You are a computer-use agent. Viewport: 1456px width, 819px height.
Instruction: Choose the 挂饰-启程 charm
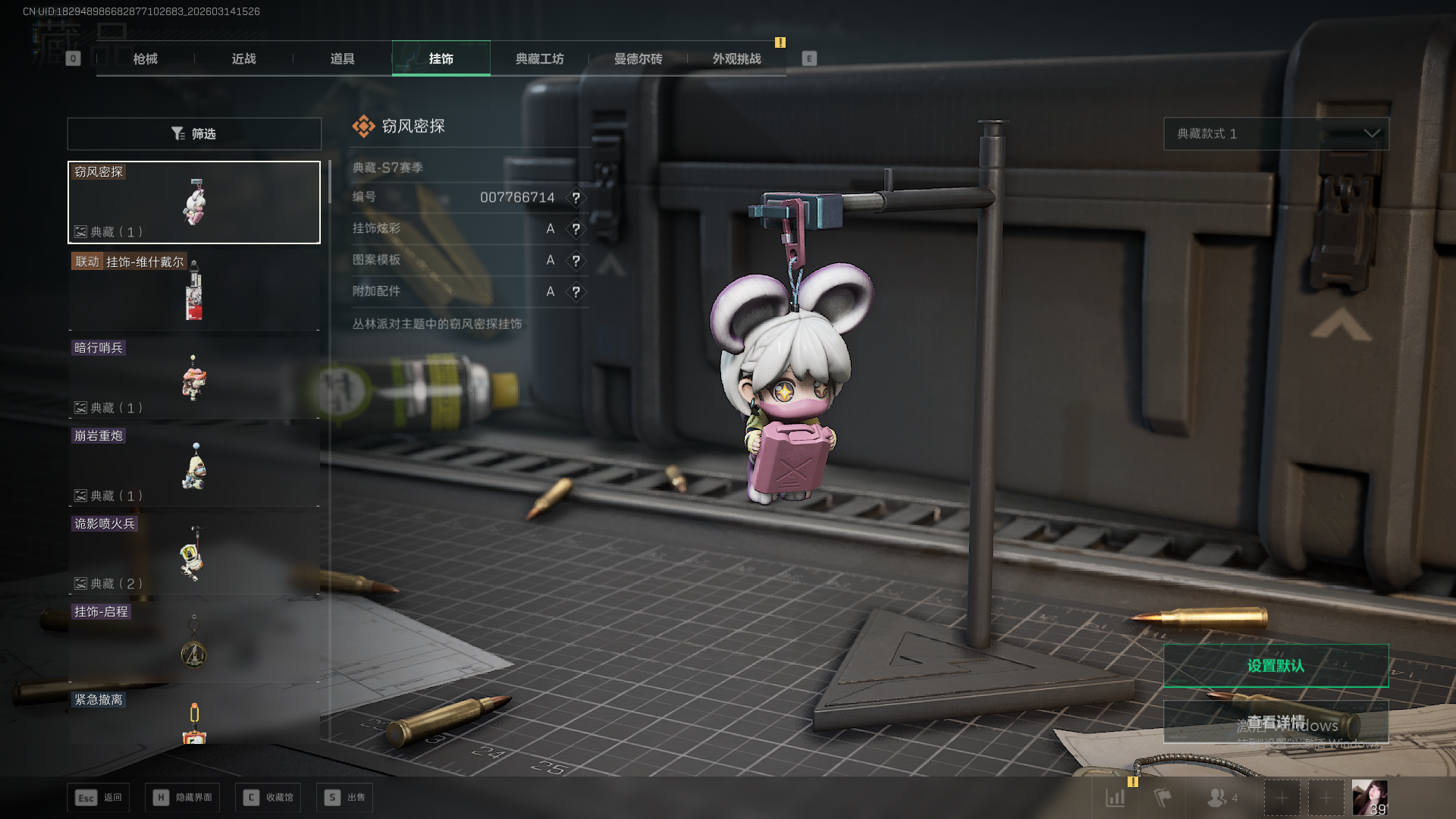[194, 642]
